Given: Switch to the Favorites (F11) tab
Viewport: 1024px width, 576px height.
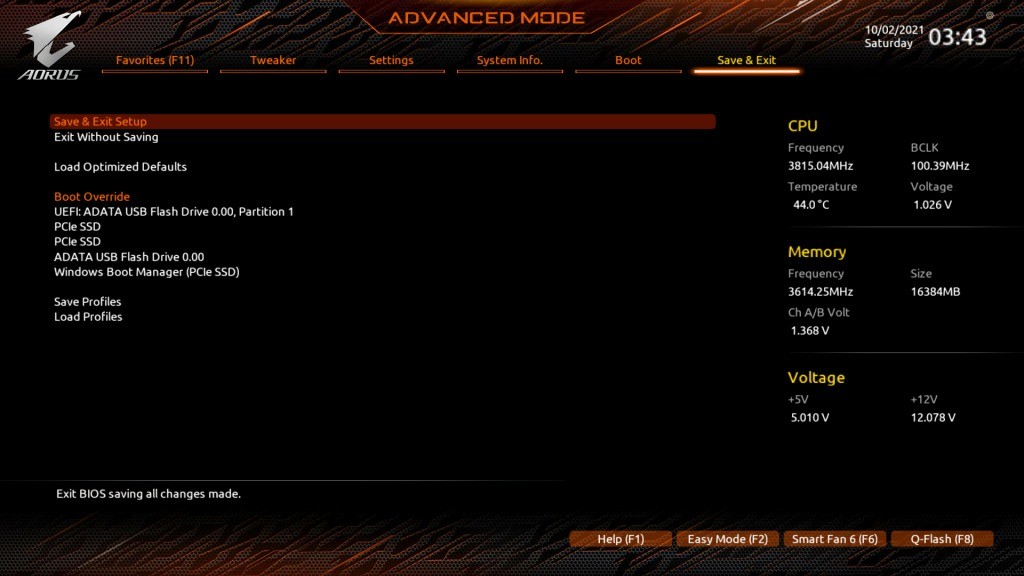Looking at the screenshot, I should [155, 61].
